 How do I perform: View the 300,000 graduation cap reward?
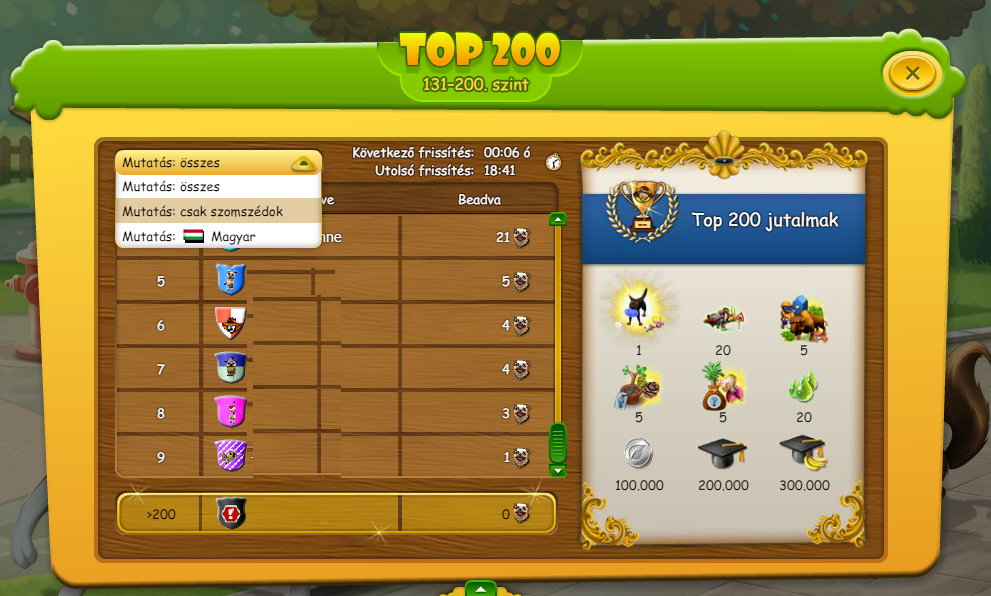click(x=804, y=454)
